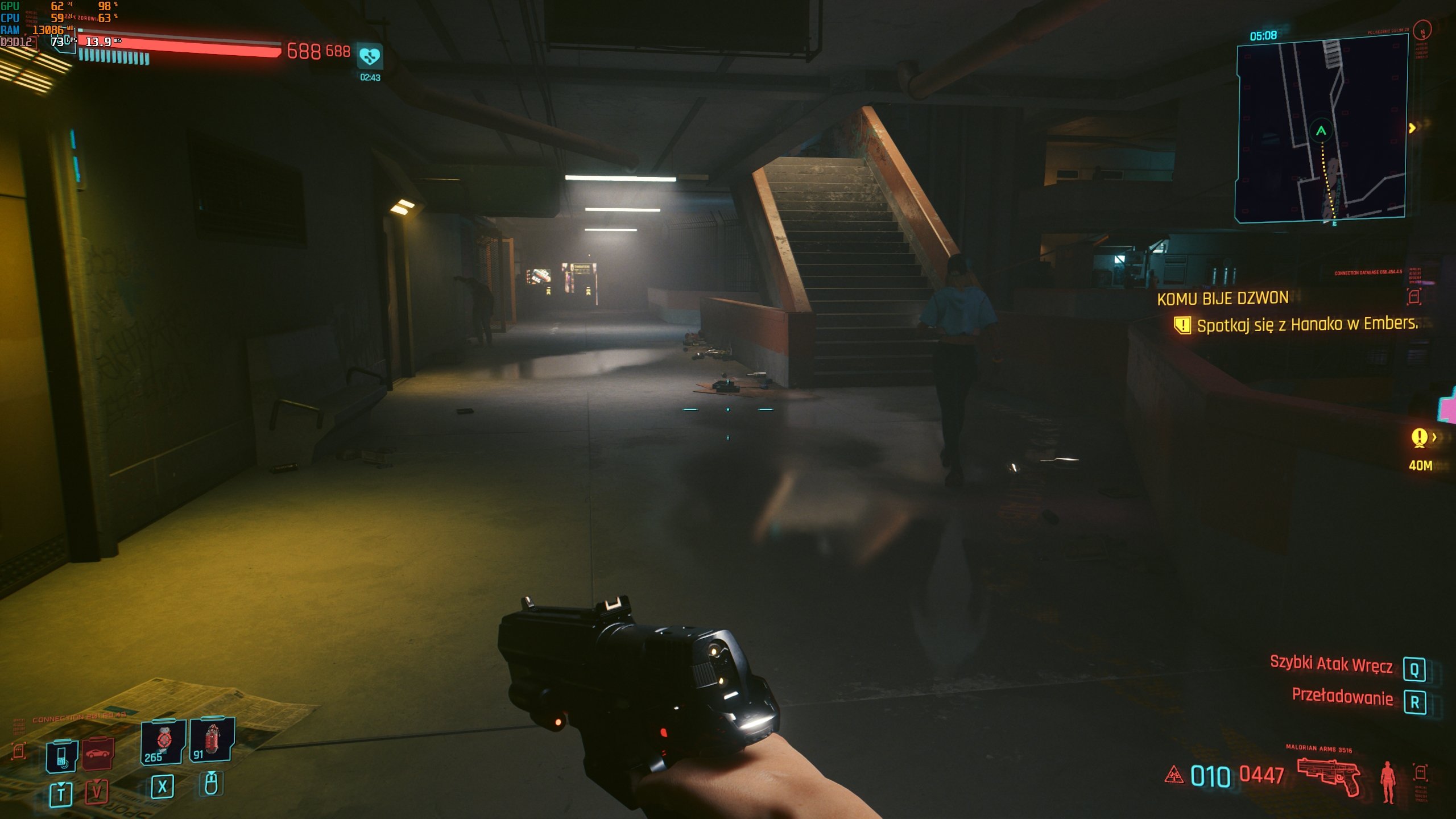Image resolution: width=1456 pixels, height=819 pixels.
Task: Open the Komu Bije Dzwon quest tracker
Action: click(1222, 298)
